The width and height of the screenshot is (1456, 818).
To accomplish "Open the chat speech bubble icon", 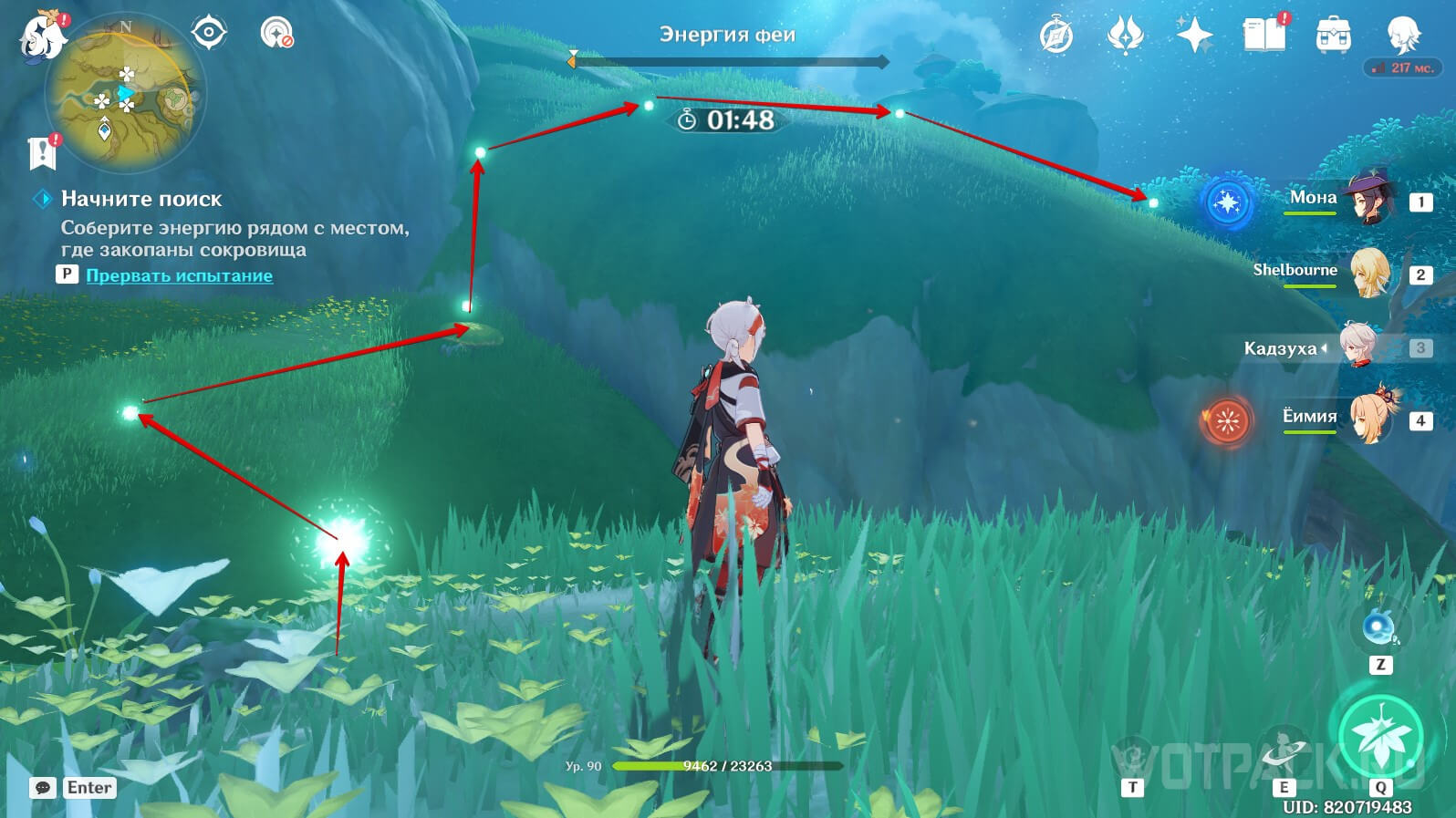I will click(x=43, y=788).
